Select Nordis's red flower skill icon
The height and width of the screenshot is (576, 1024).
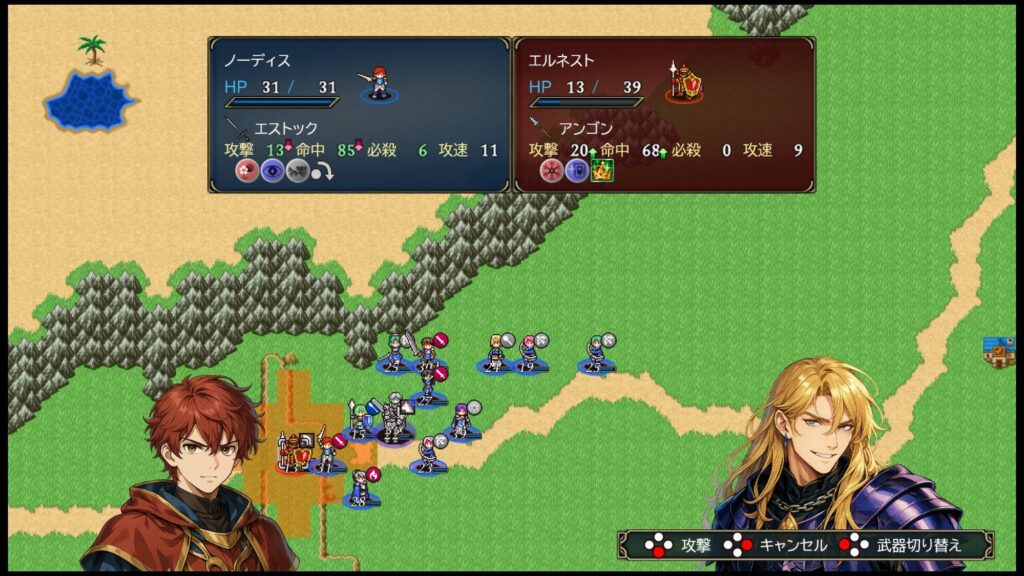click(246, 171)
